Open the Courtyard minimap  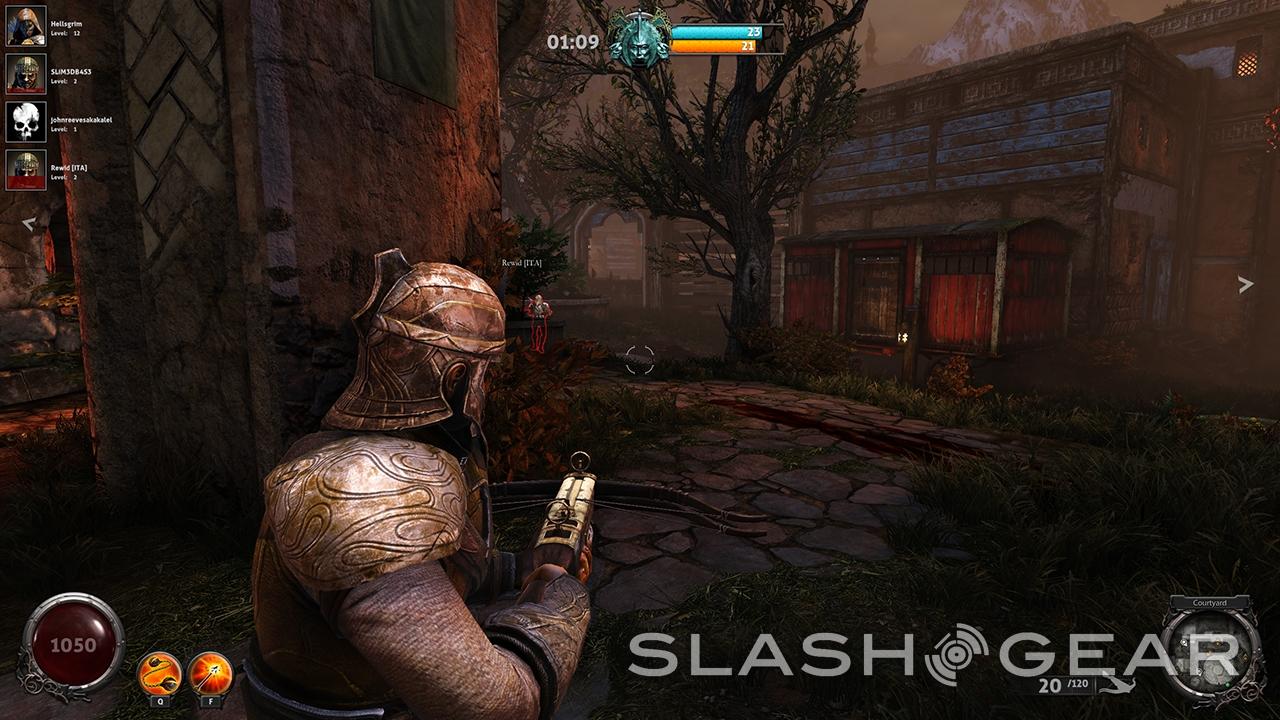tap(1210, 650)
